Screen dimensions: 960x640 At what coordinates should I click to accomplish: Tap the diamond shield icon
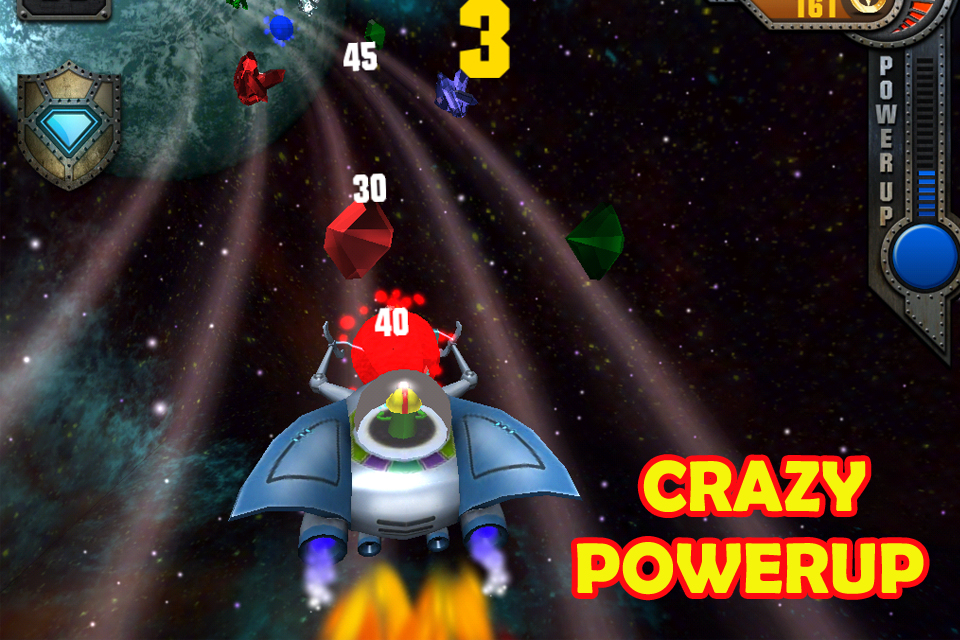tap(68, 127)
